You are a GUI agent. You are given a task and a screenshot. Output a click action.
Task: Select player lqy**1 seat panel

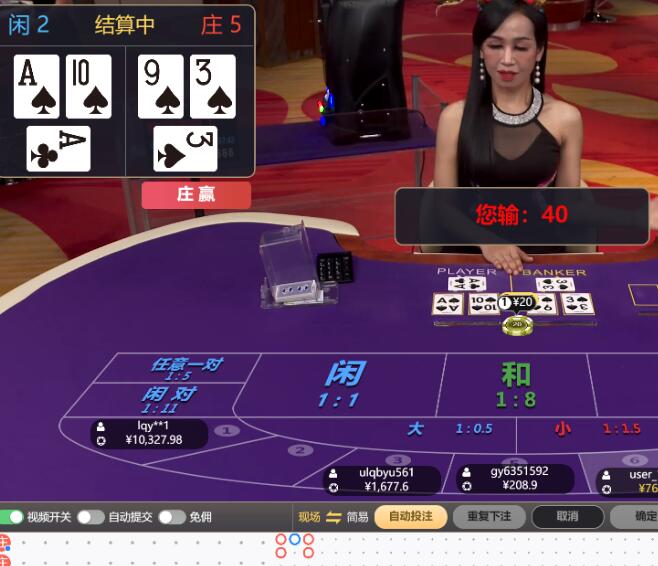coord(149,433)
